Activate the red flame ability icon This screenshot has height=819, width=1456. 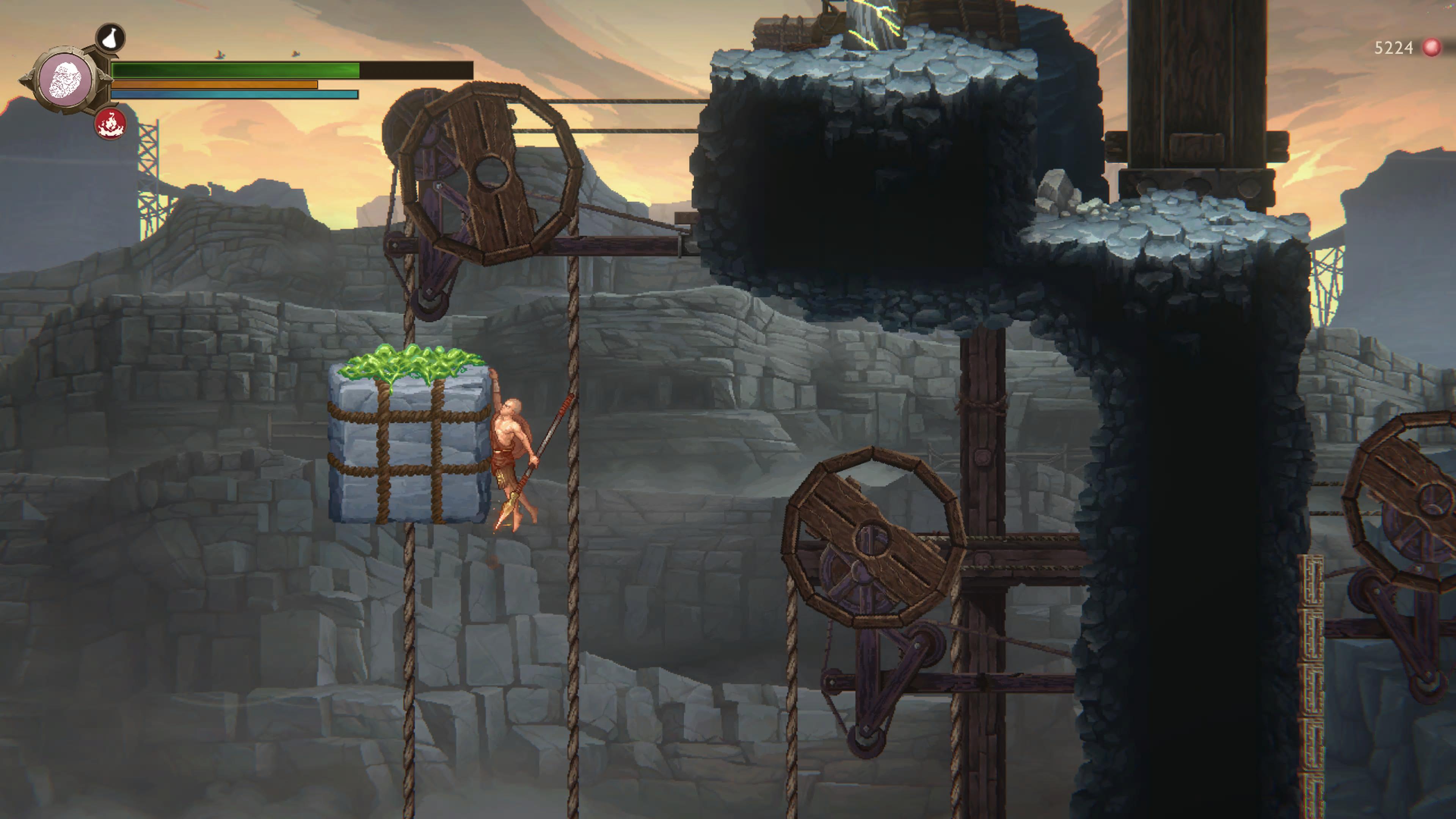coord(110,124)
